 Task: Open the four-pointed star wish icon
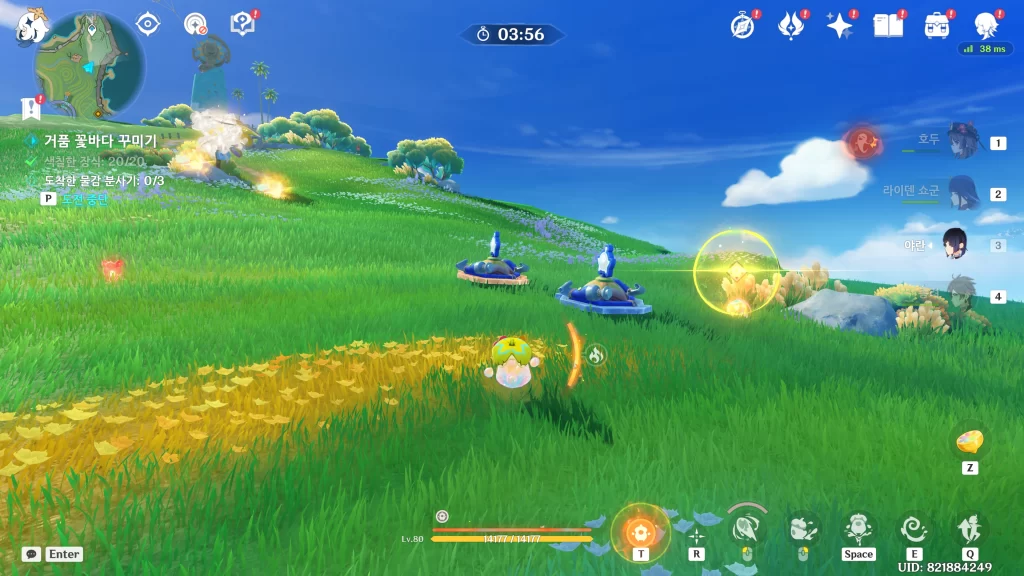point(839,26)
